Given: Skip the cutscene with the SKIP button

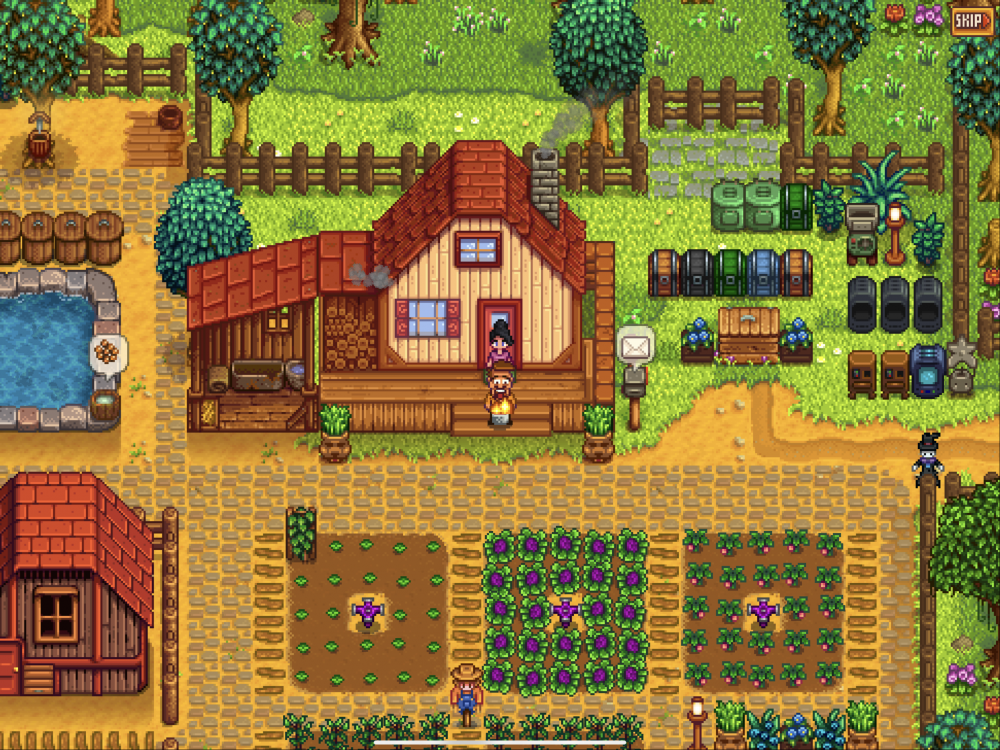Looking at the screenshot, I should coord(970,20).
